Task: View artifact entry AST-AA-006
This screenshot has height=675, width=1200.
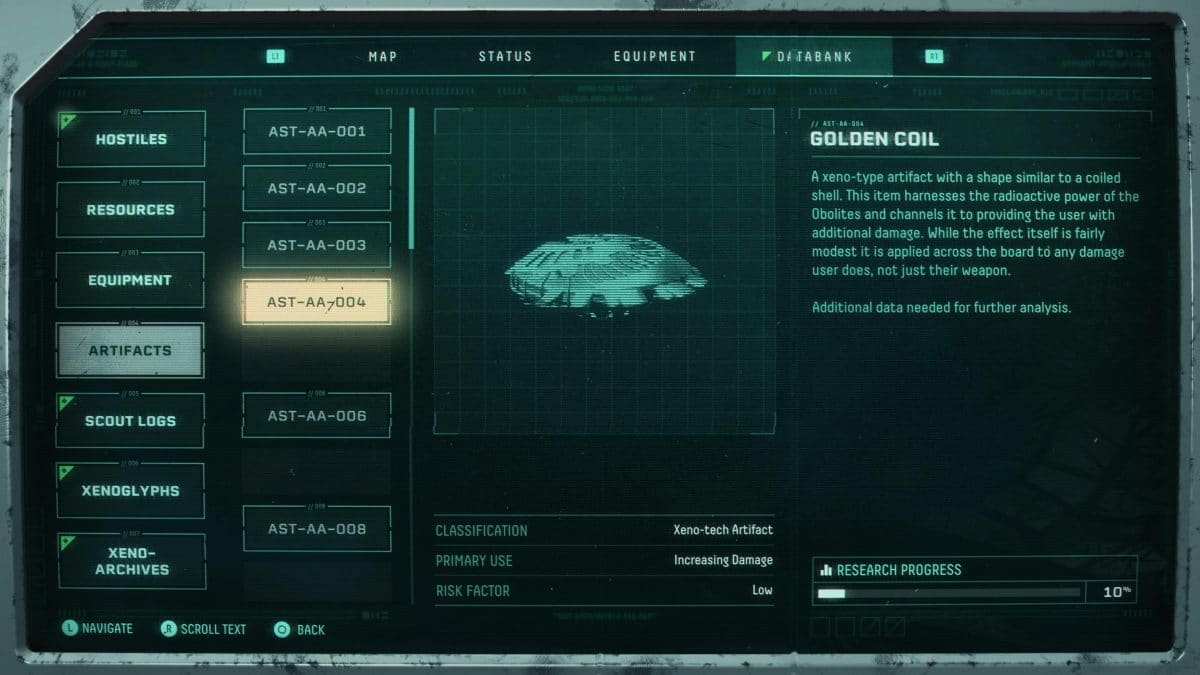Action: click(317, 416)
